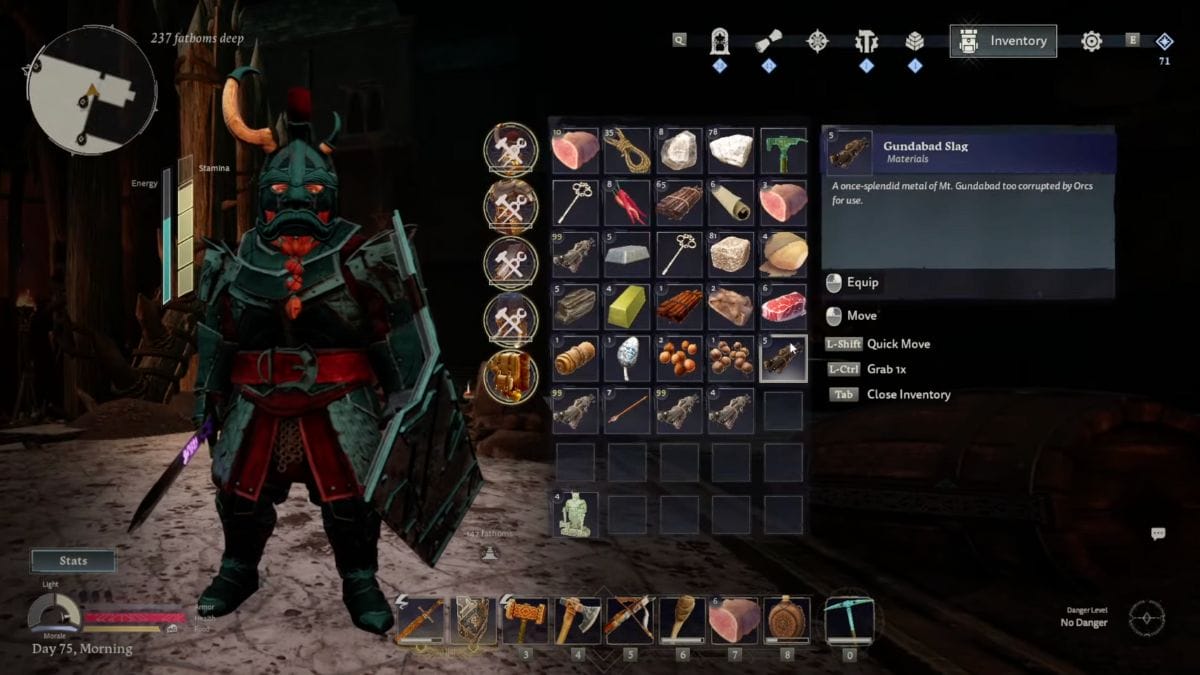Screen dimensions: 1200x675
Task: Open the Stats panel
Action: point(73,561)
